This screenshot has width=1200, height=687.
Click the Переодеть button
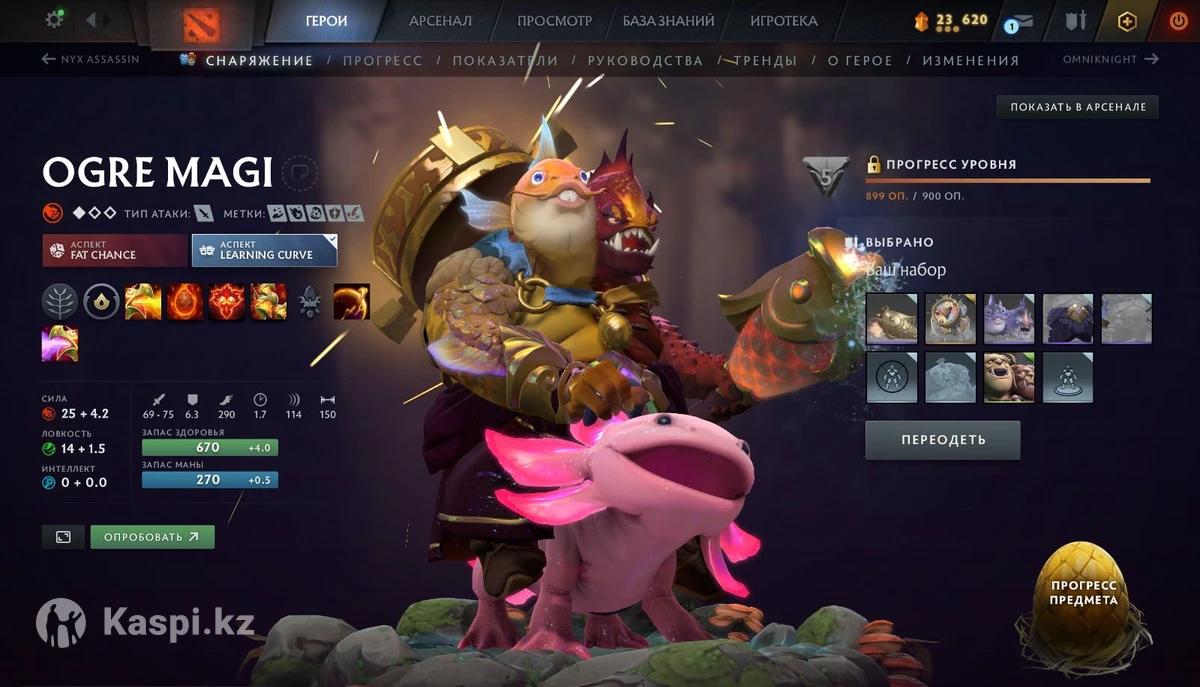pyautogui.click(x=942, y=440)
